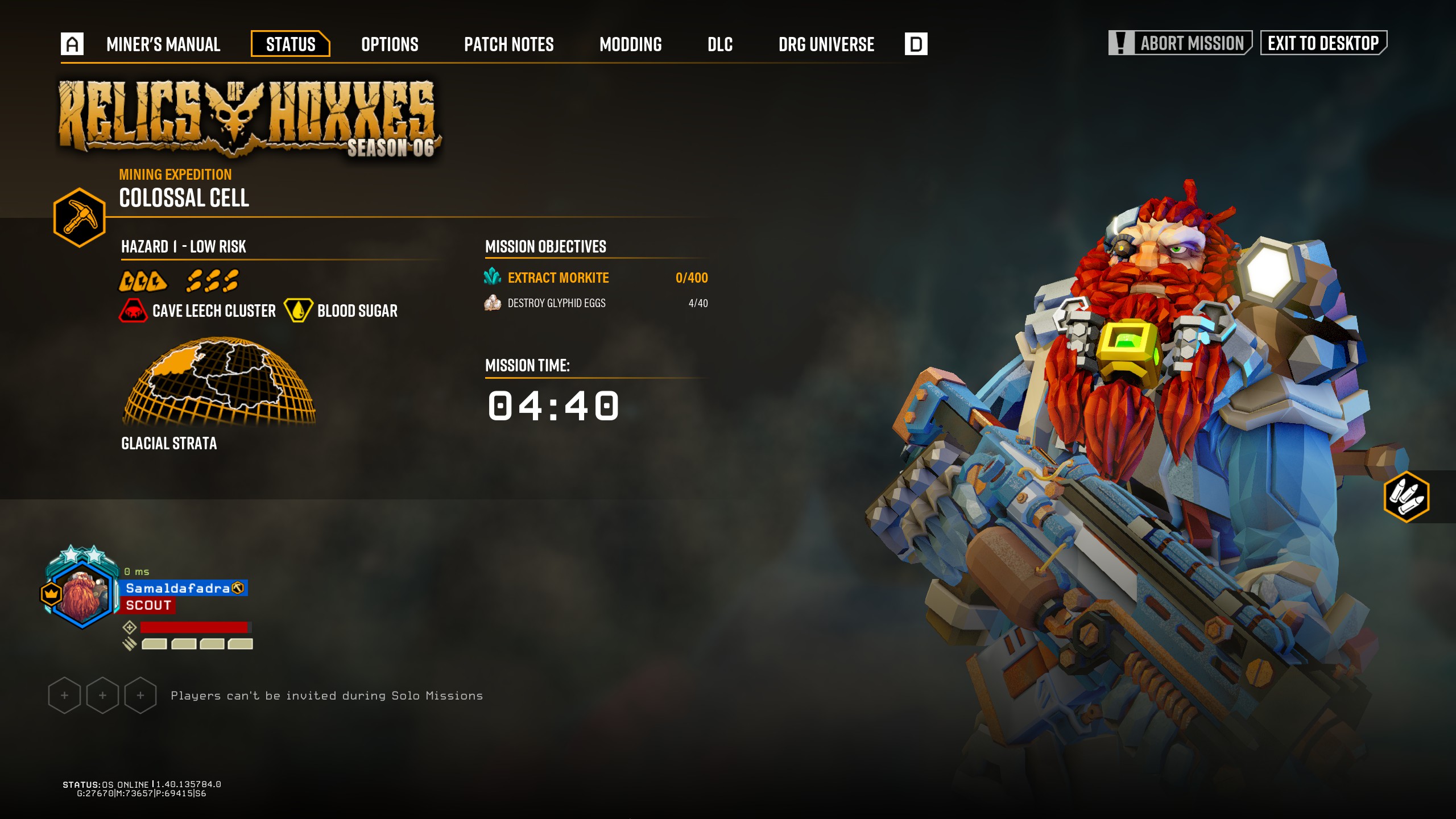Screen dimensions: 1456x819
Task: Select the Destroy Glyphid Eggs objective
Action: click(556, 303)
